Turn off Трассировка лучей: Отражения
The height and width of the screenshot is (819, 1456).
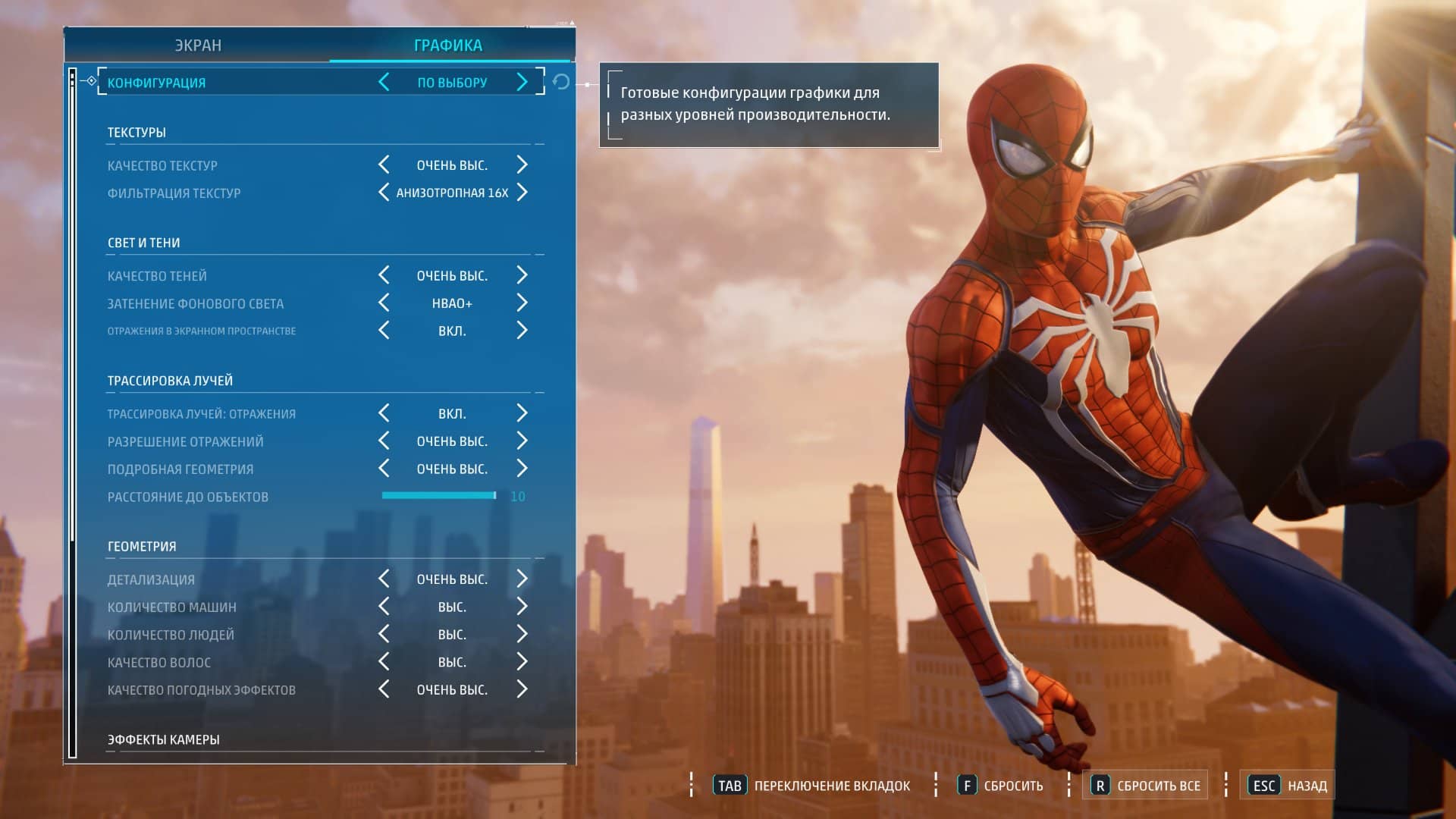384,413
